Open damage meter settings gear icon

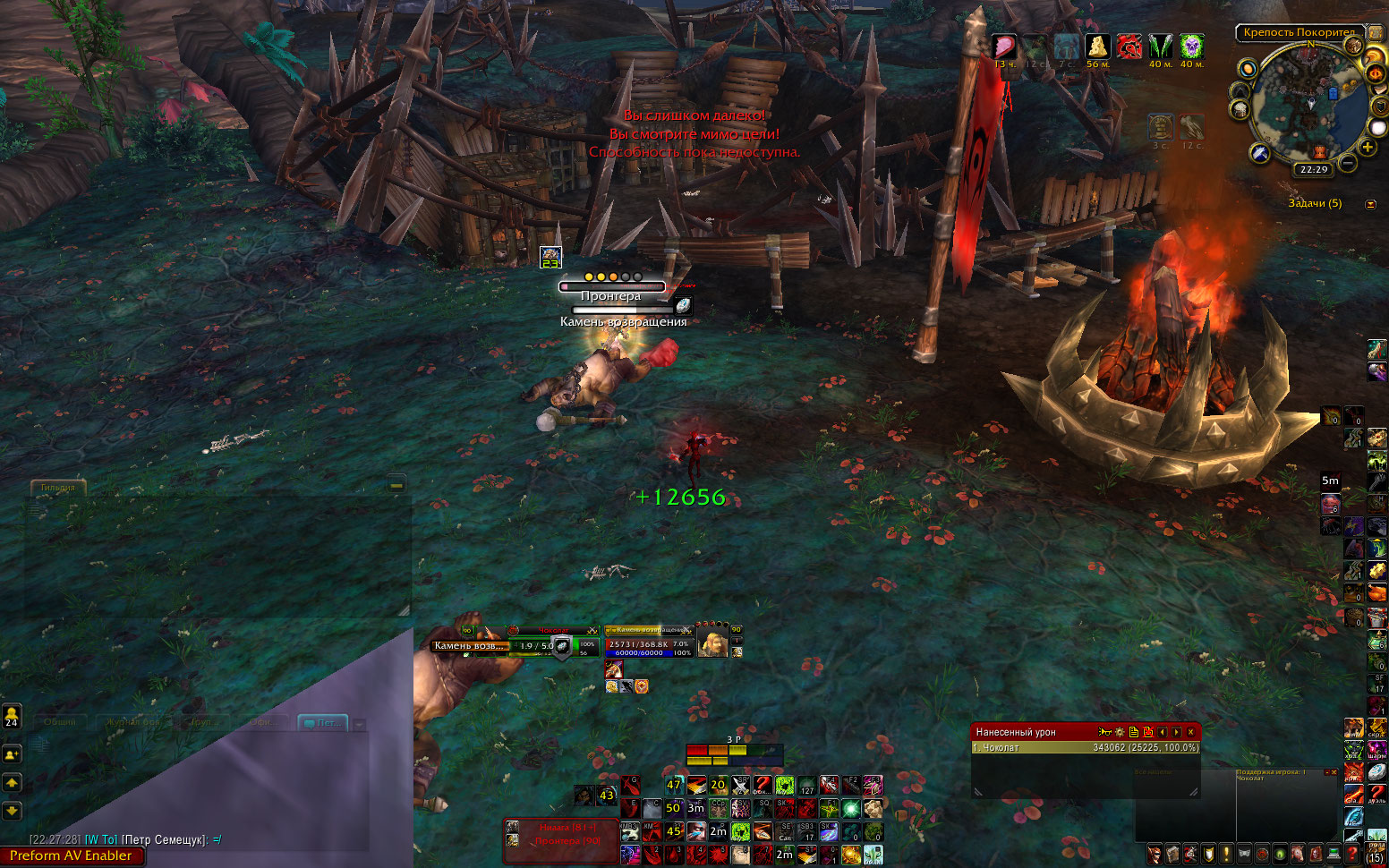click(1120, 732)
